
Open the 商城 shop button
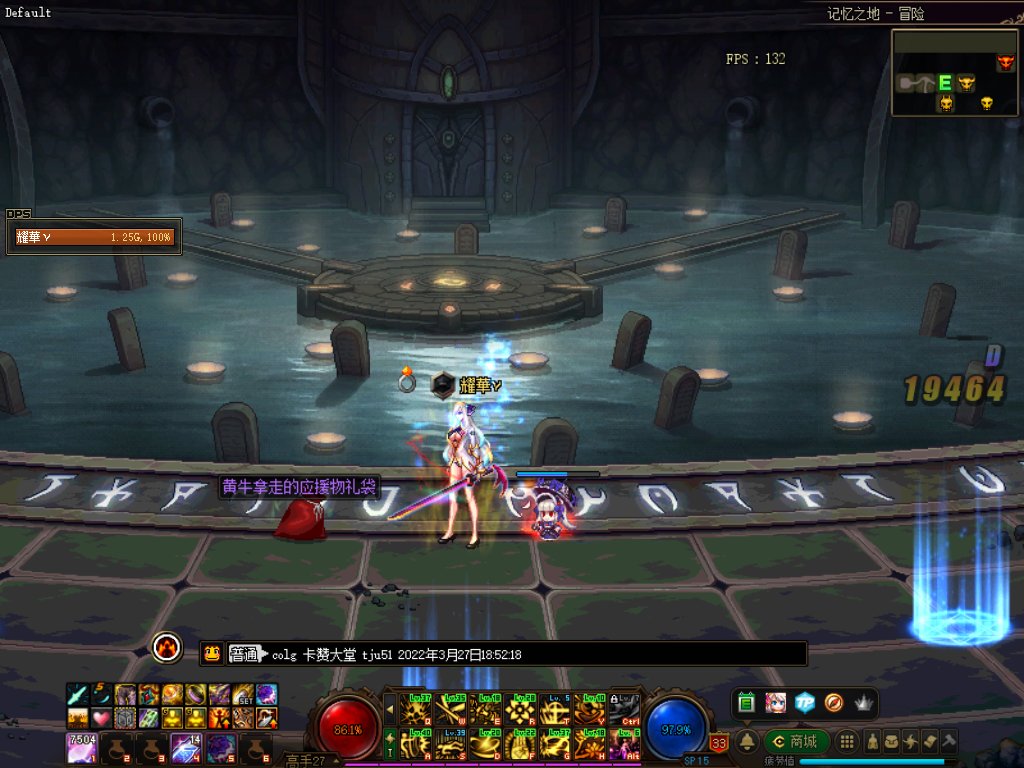(797, 741)
